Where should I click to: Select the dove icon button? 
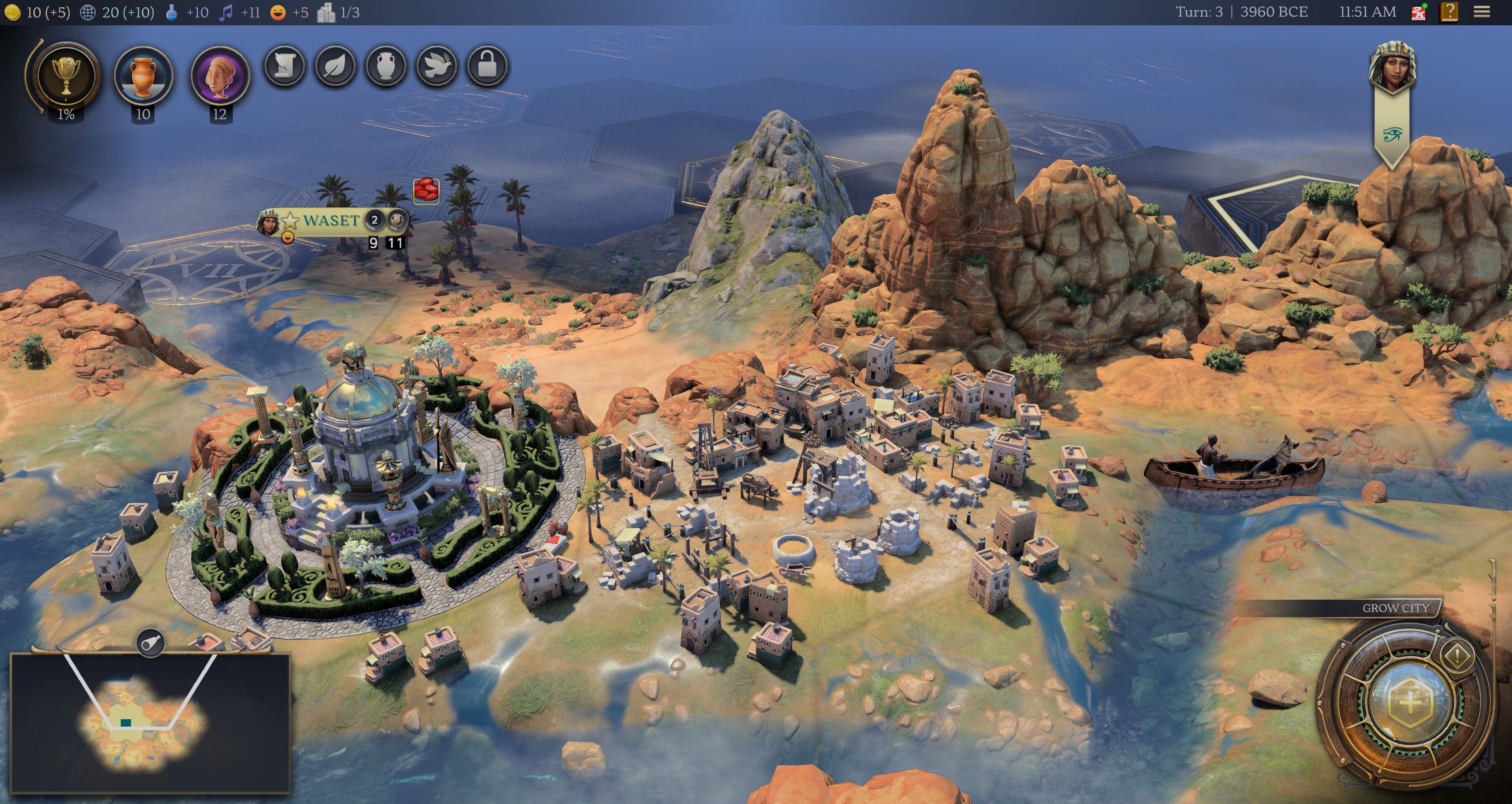click(x=437, y=67)
